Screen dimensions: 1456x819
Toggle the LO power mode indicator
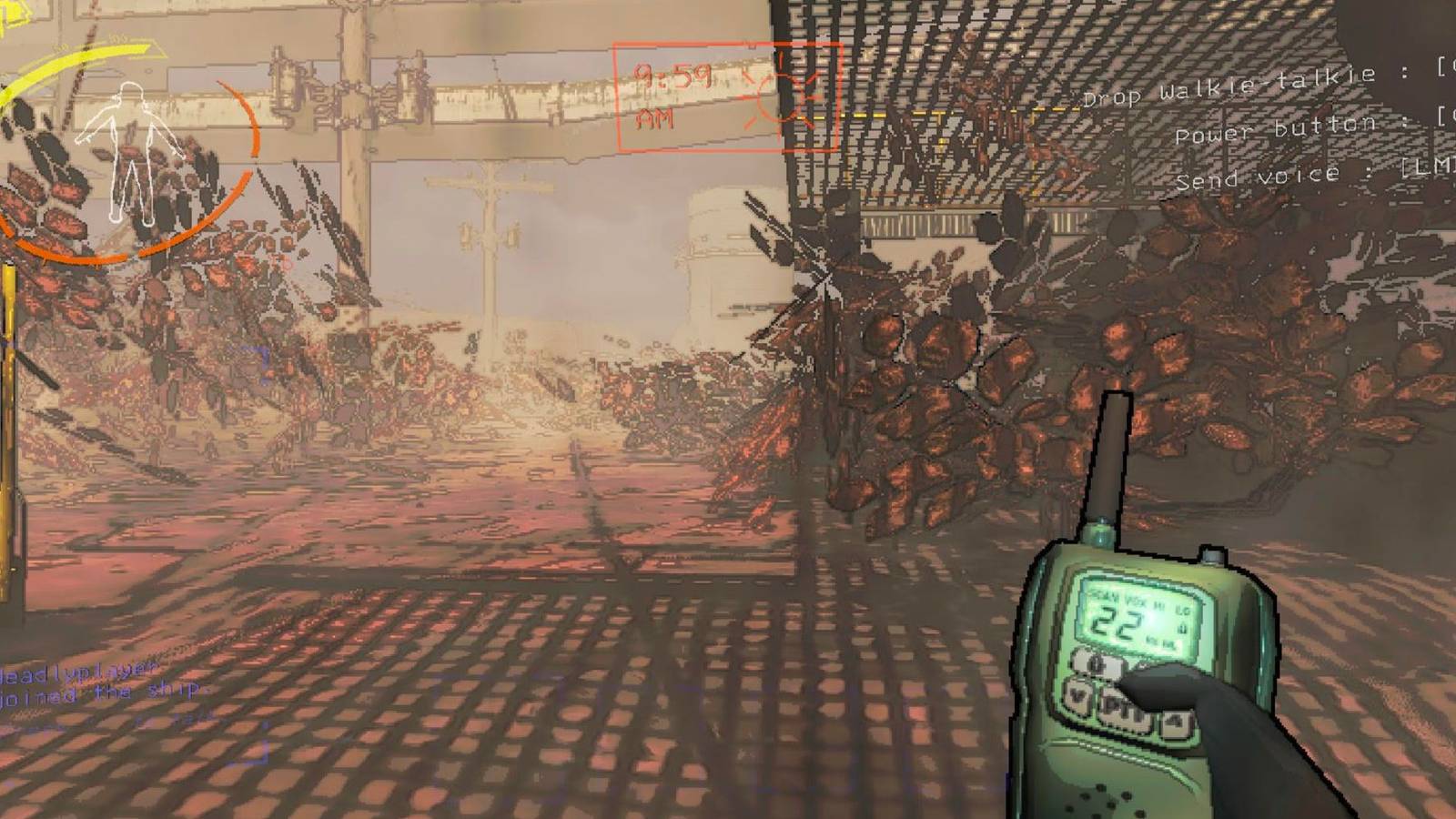(1183, 610)
